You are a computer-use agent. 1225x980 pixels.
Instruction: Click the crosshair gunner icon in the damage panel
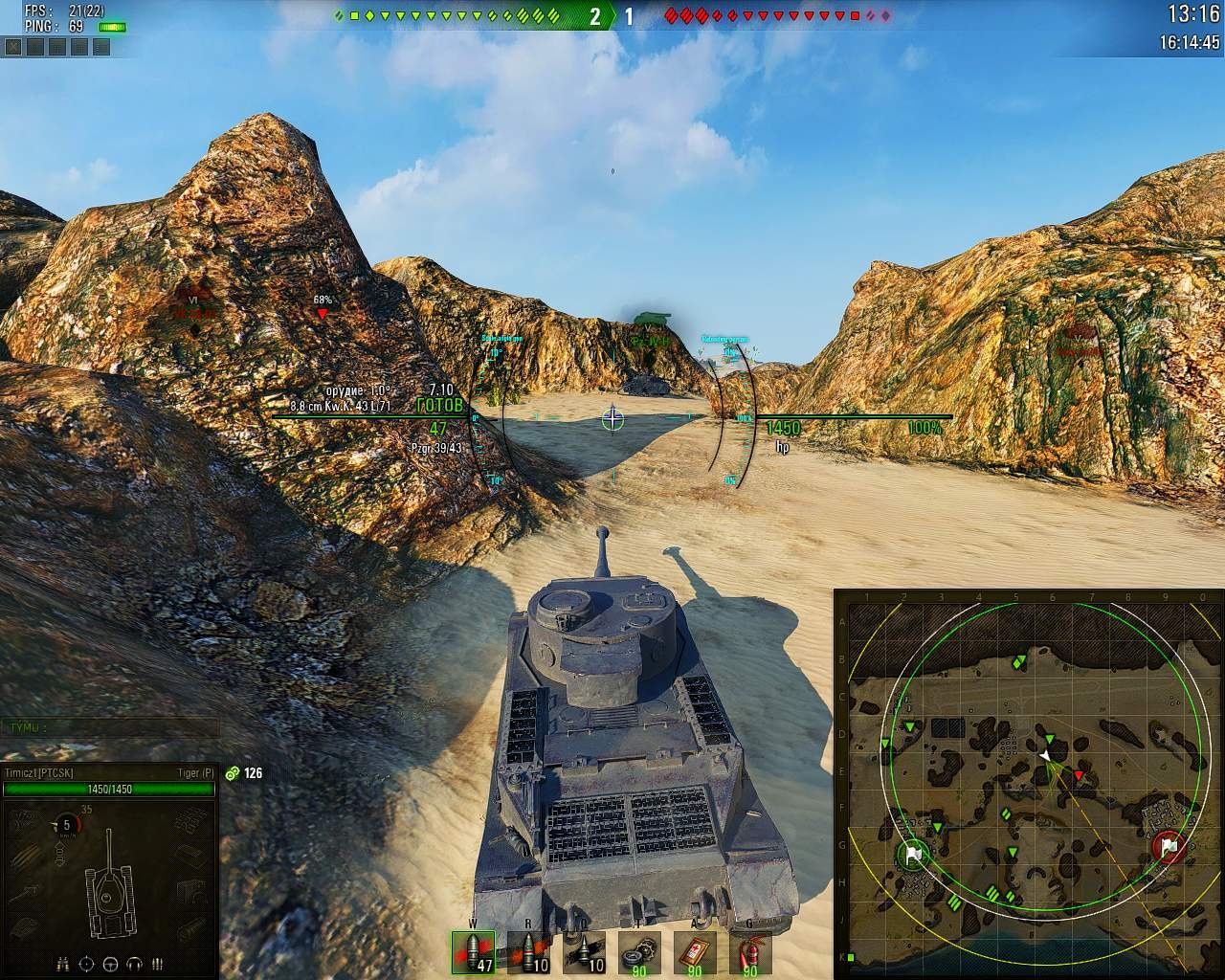point(87,964)
